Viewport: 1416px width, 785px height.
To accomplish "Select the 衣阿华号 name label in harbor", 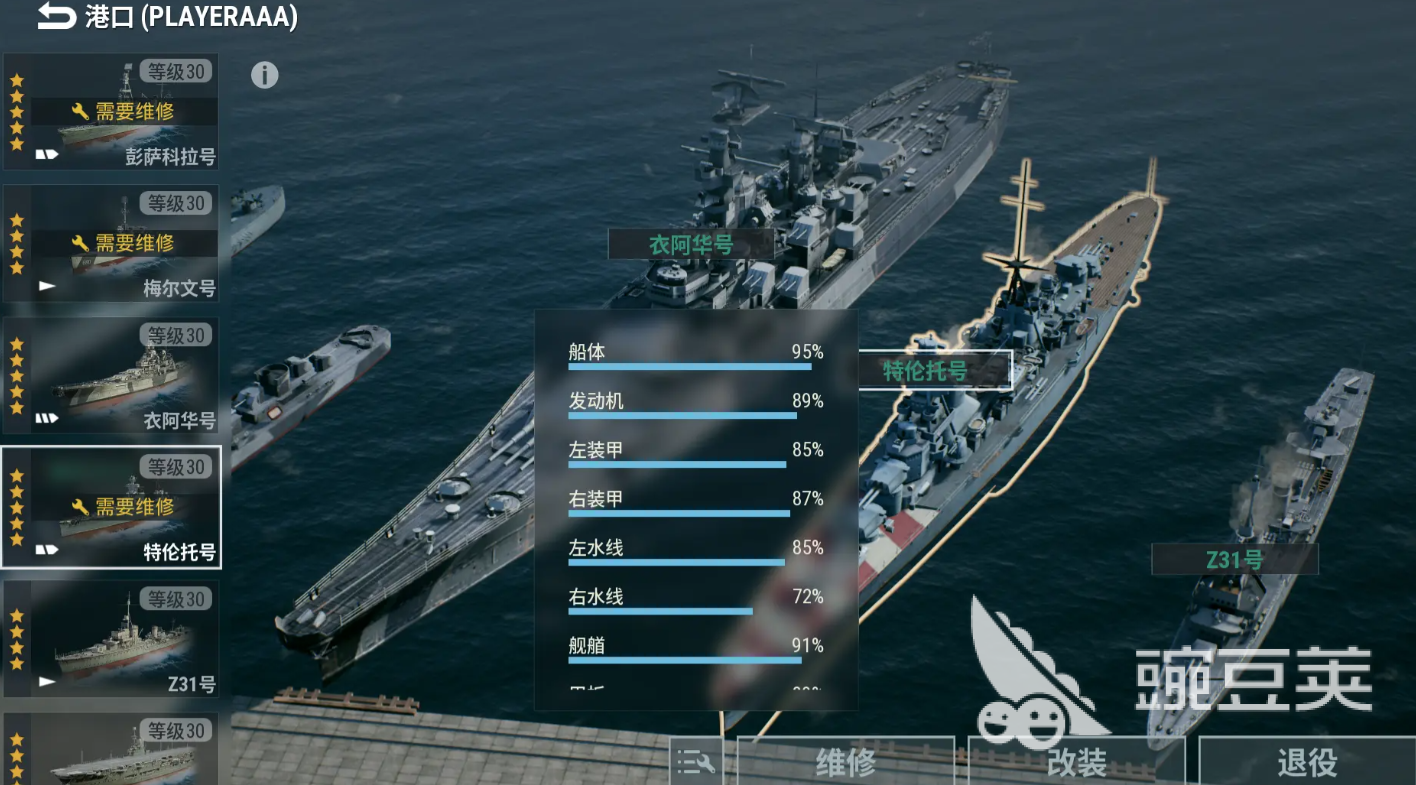I will tap(691, 244).
